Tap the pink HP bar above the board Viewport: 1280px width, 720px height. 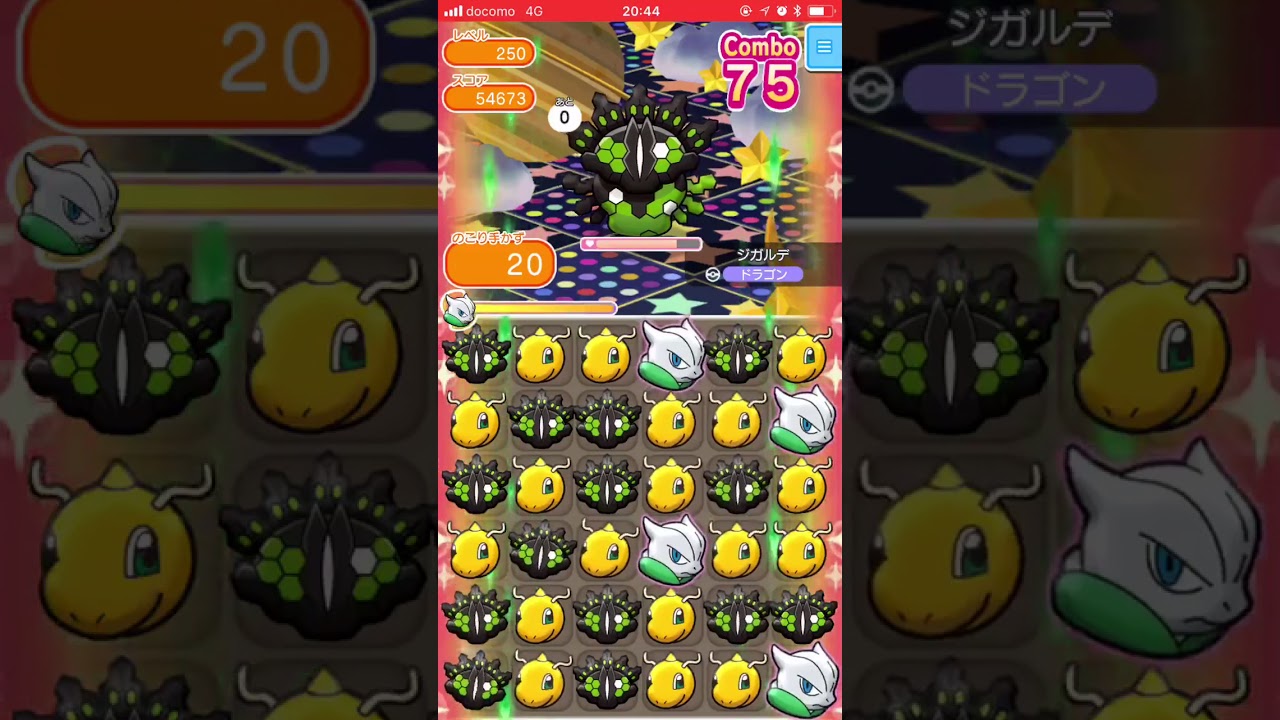(x=640, y=243)
